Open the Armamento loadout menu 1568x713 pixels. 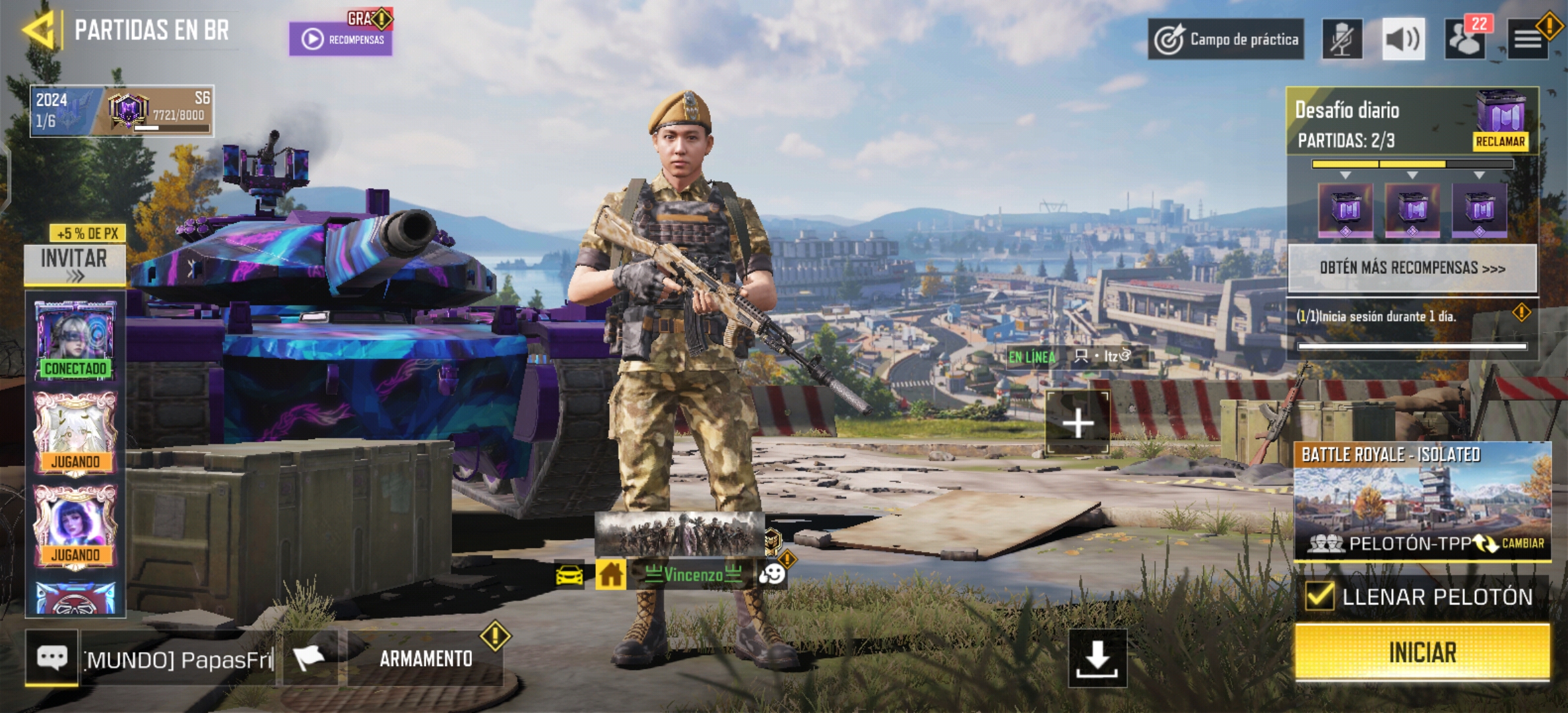pos(426,658)
